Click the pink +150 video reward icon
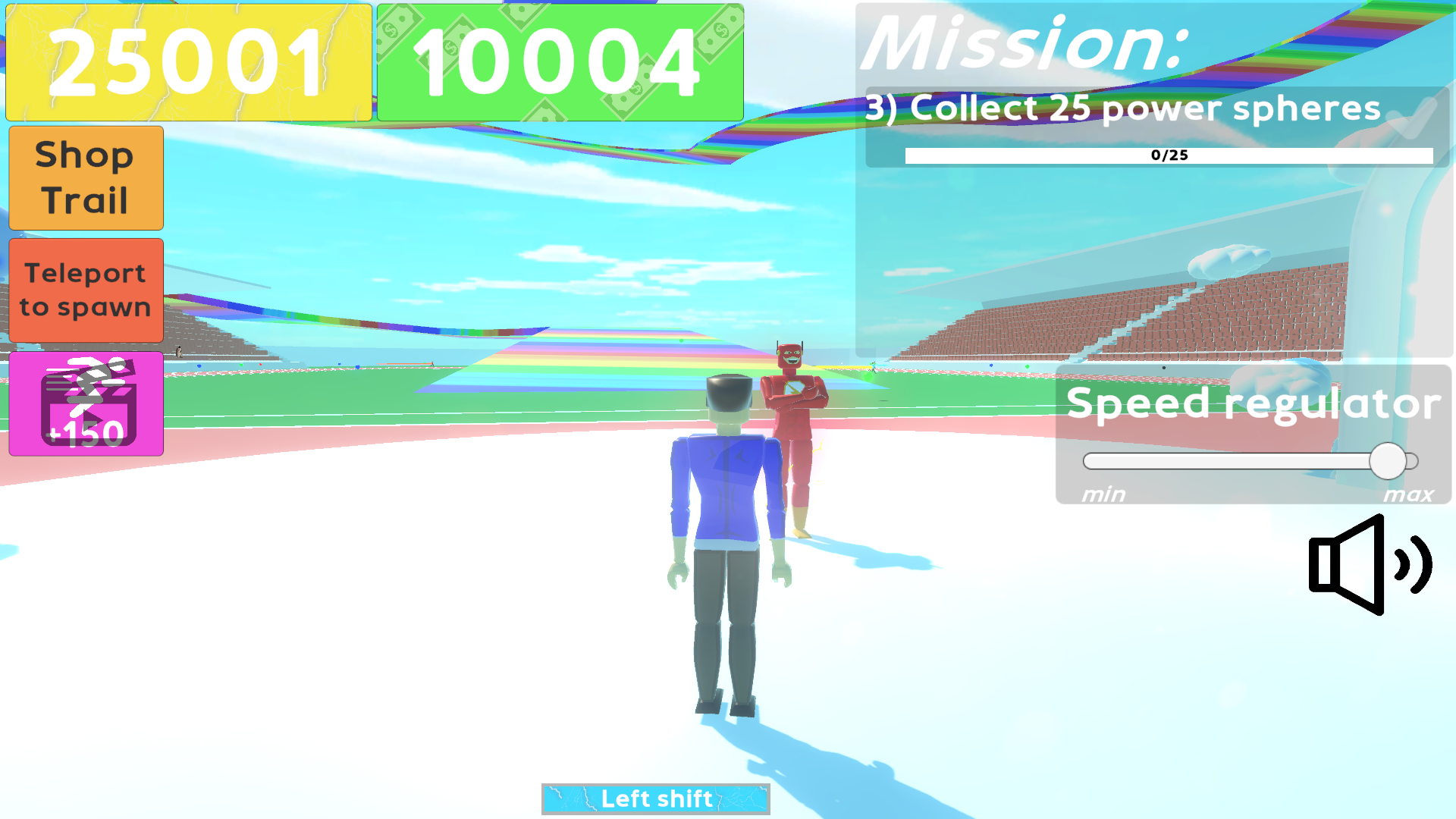1456x819 pixels. [x=85, y=404]
